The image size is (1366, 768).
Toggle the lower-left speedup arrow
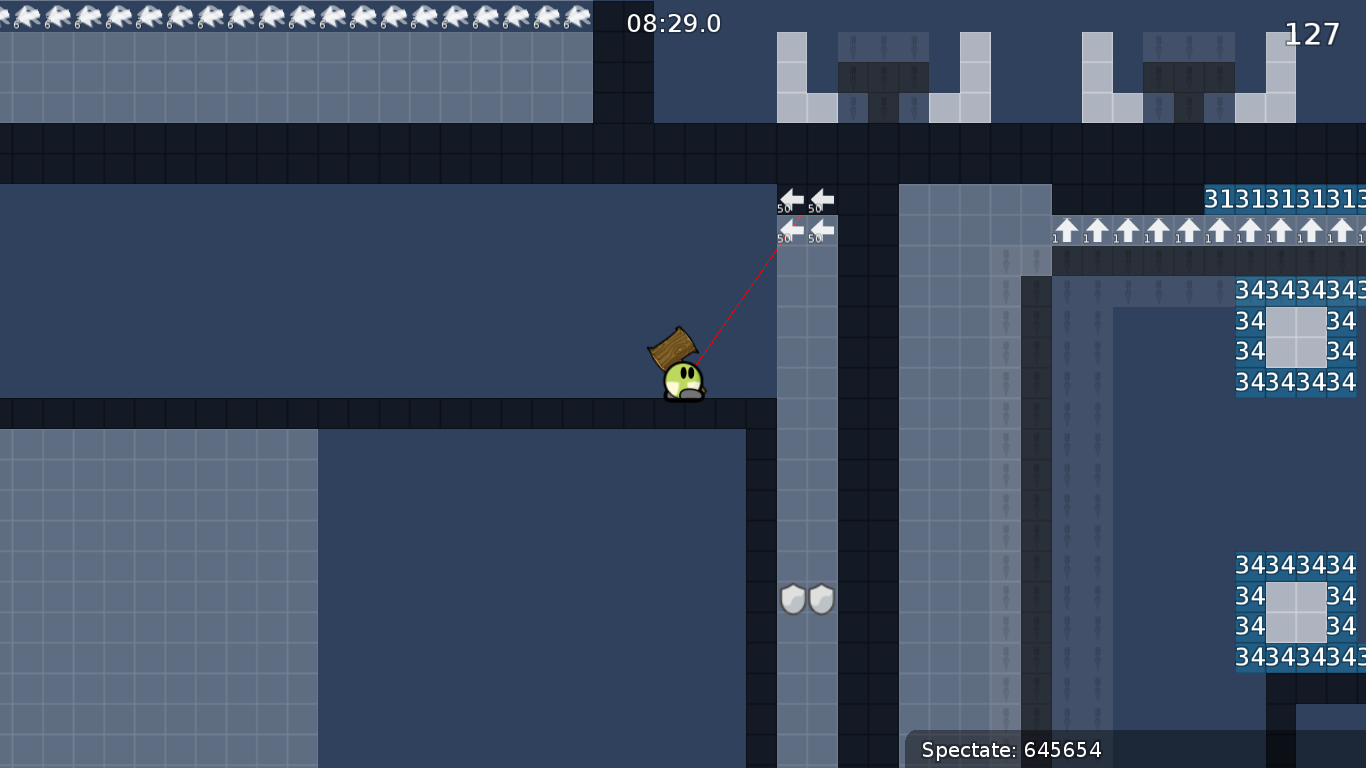(x=790, y=230)
